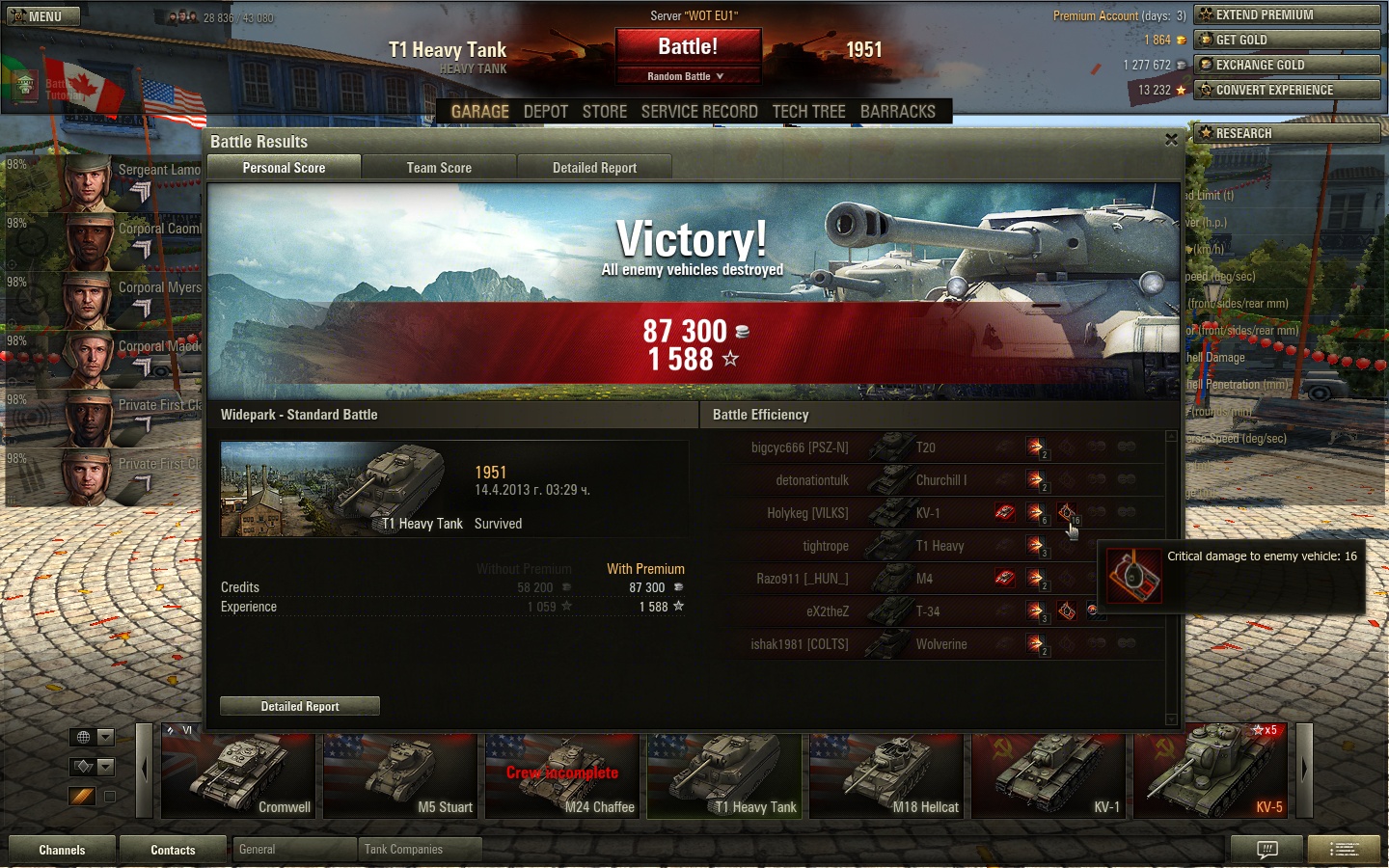Close the Battle Results window
This screenshot has width=1389, height=868.
[1171, 140]
